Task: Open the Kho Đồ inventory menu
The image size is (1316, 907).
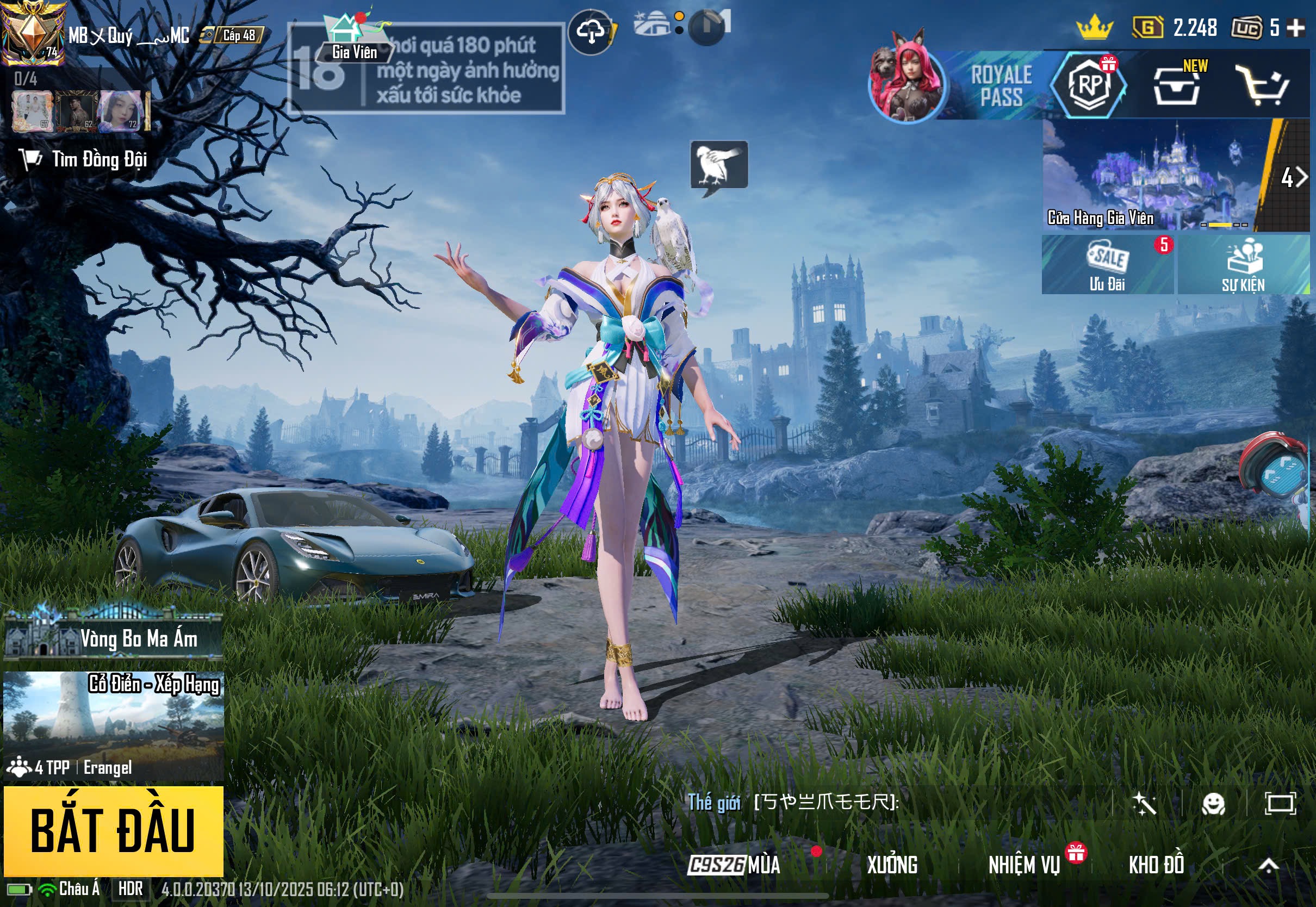Action: pos(1156,865)
